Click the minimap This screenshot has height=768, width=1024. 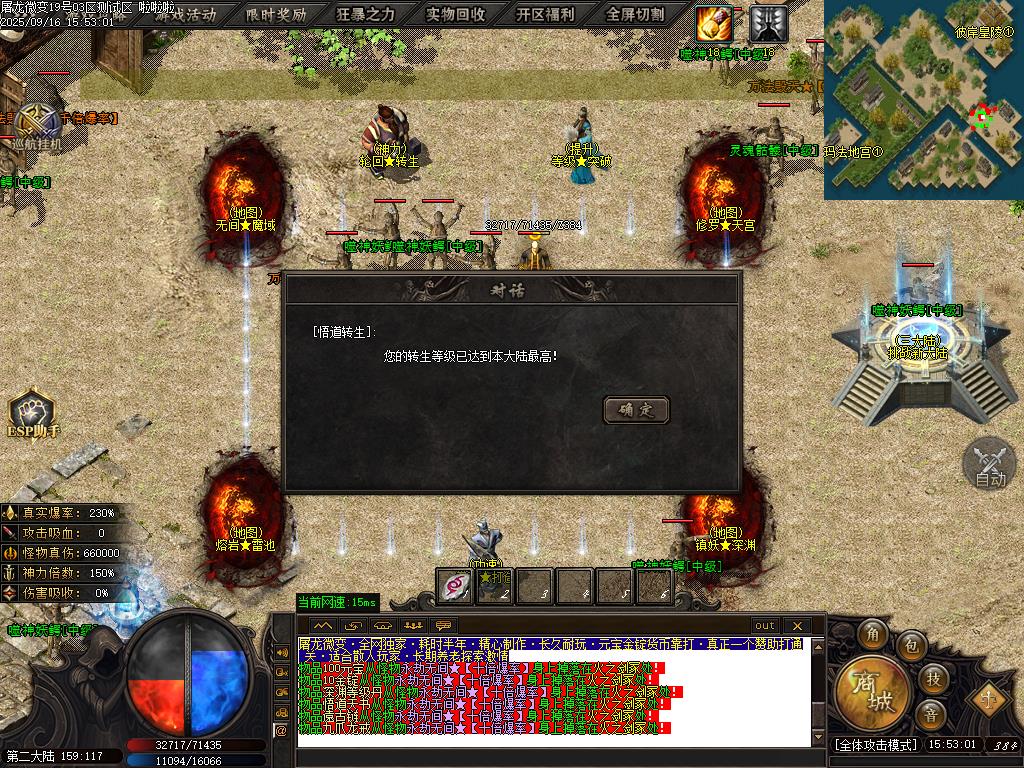pos(922,98)
